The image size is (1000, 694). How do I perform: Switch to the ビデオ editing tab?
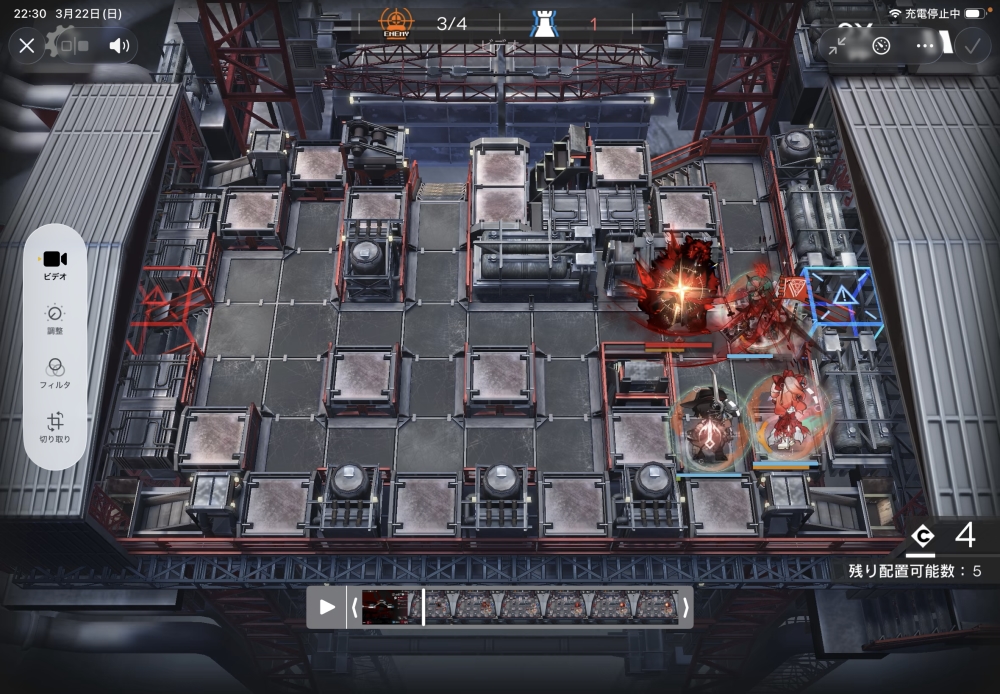(x=55, y=264)
